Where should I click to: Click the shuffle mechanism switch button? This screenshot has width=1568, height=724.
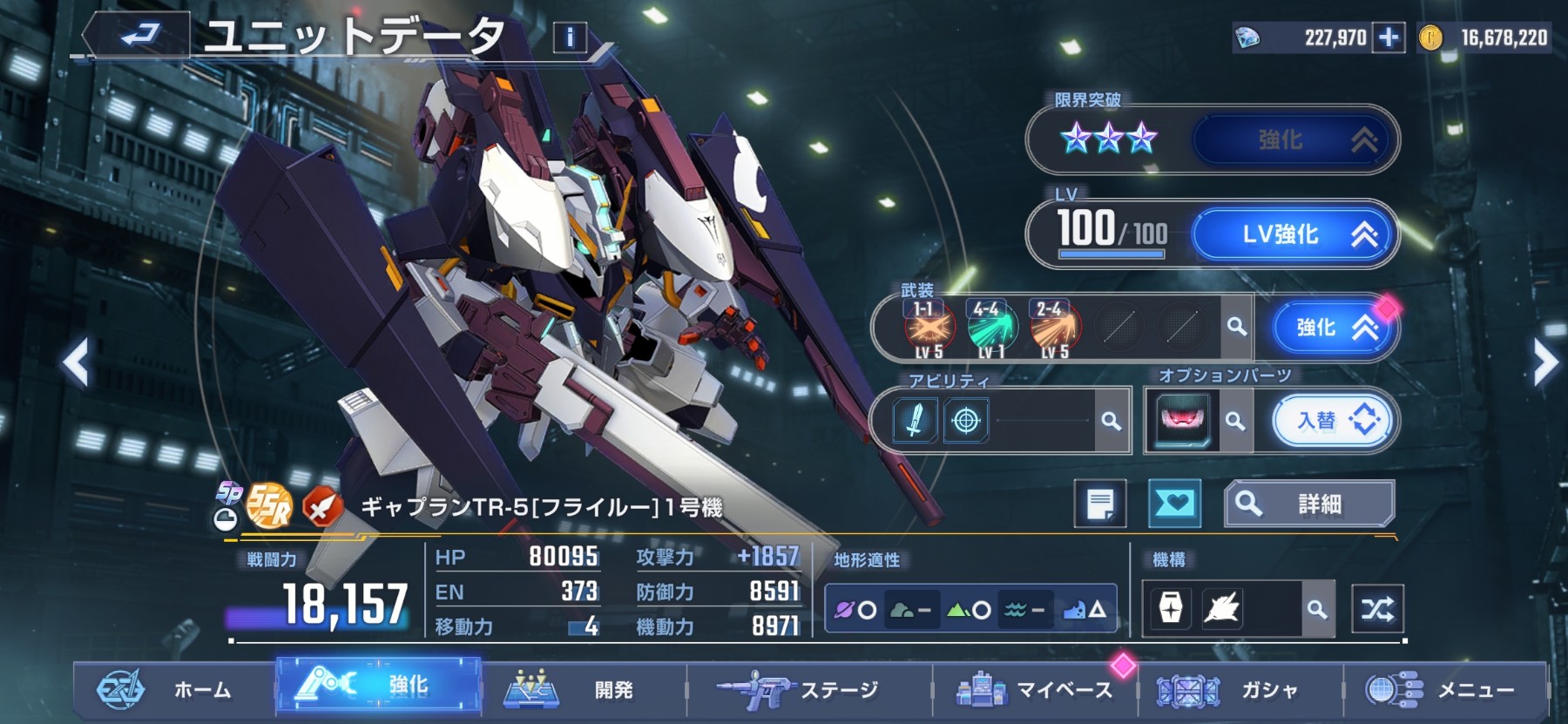click(1377, 609)
